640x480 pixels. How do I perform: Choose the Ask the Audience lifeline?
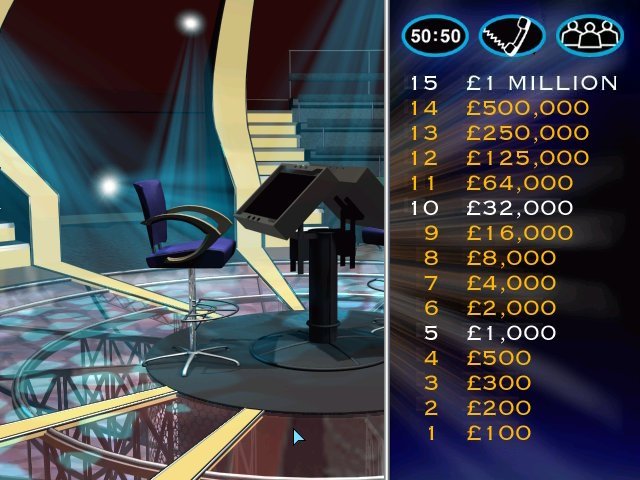click(x=589, y=35)
